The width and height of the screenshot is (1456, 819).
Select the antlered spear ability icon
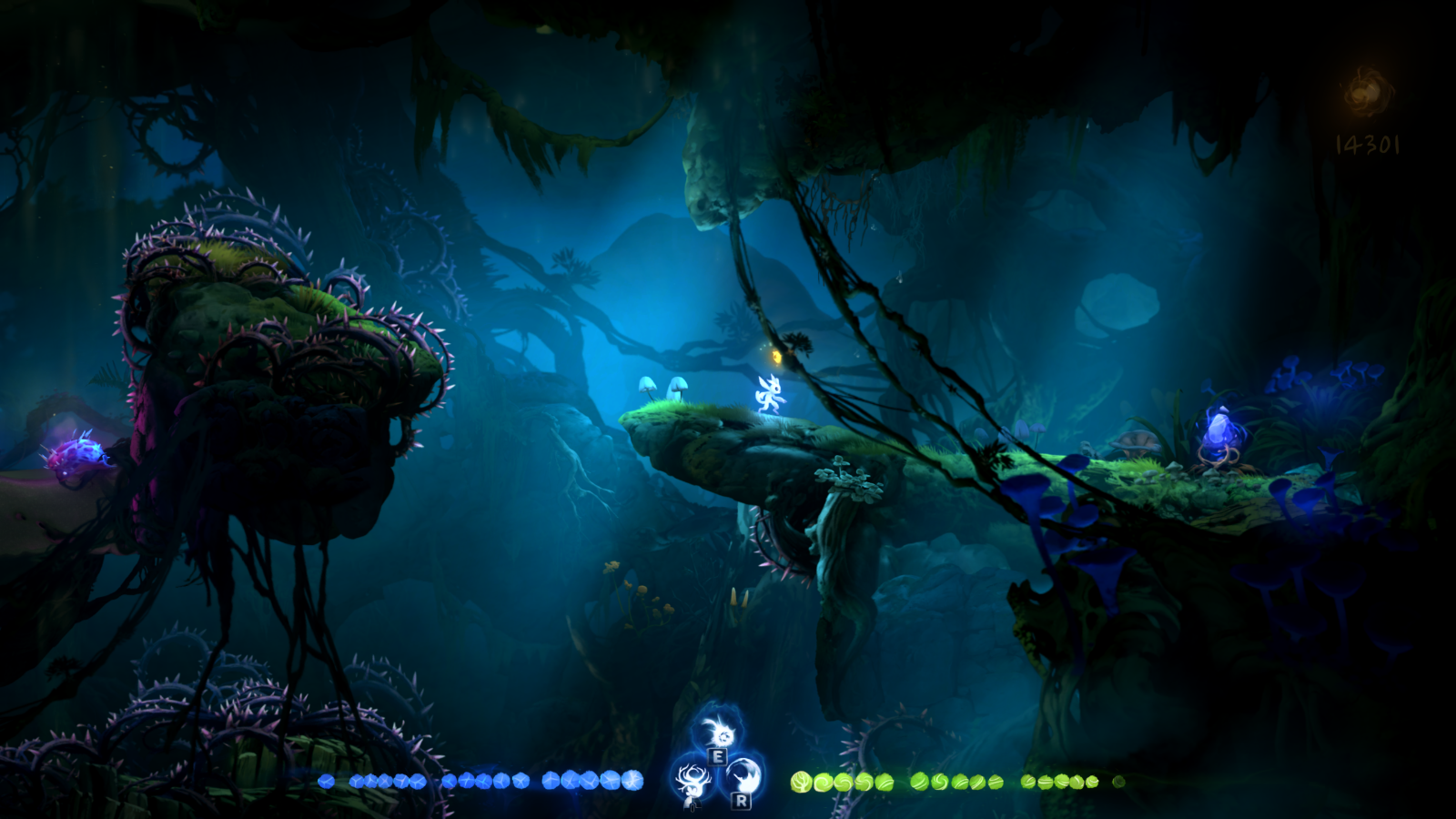tap(693, 781)
